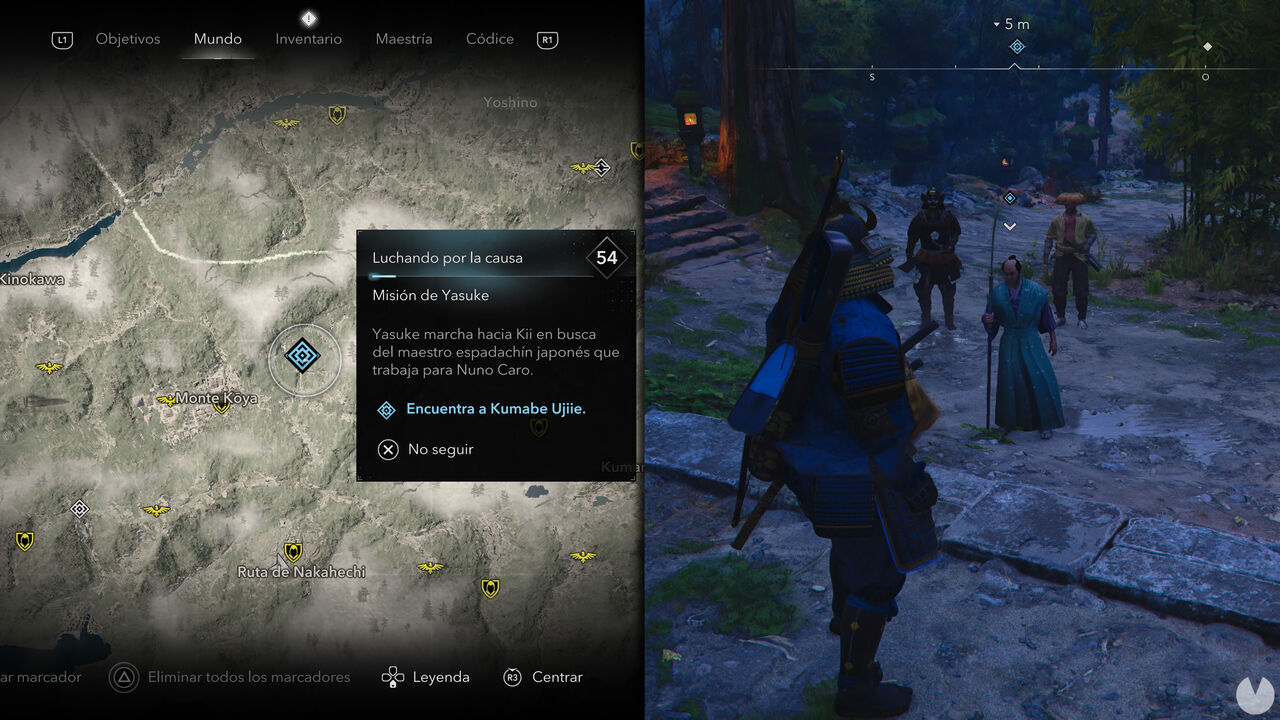Click the Encuentra a Kumabe Ujiie objective icon

386,410
